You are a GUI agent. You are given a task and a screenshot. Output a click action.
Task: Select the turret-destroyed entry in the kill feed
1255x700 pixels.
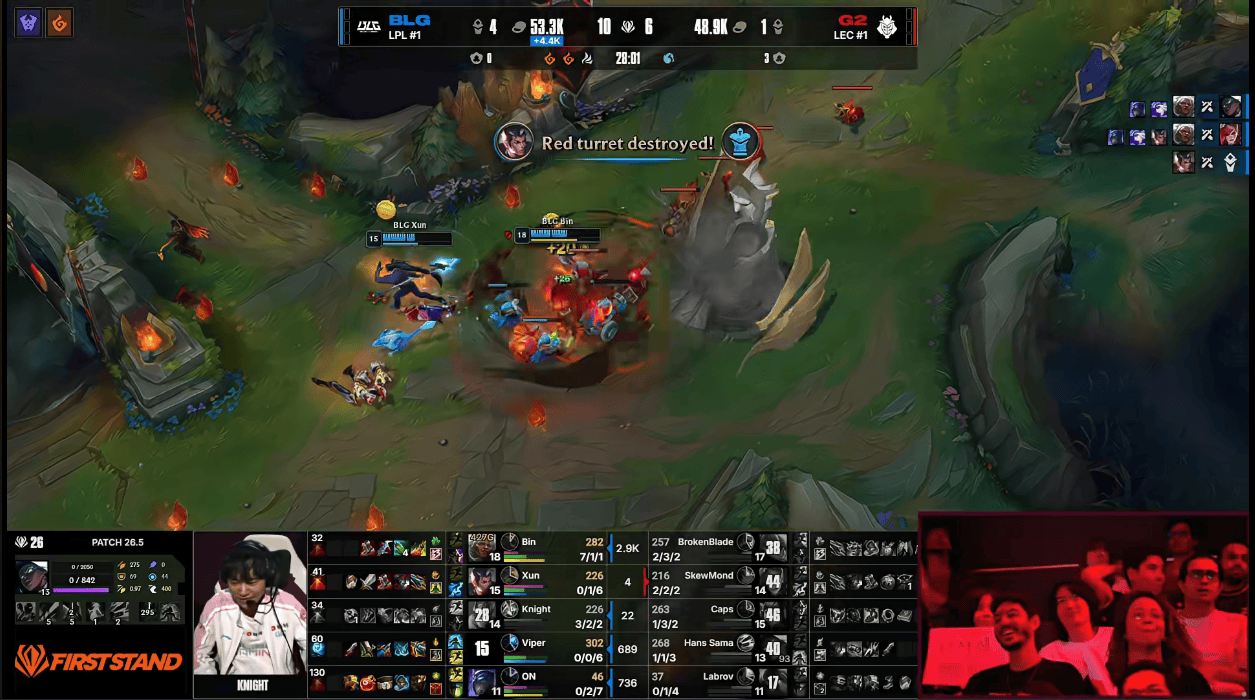[1207, 162]
